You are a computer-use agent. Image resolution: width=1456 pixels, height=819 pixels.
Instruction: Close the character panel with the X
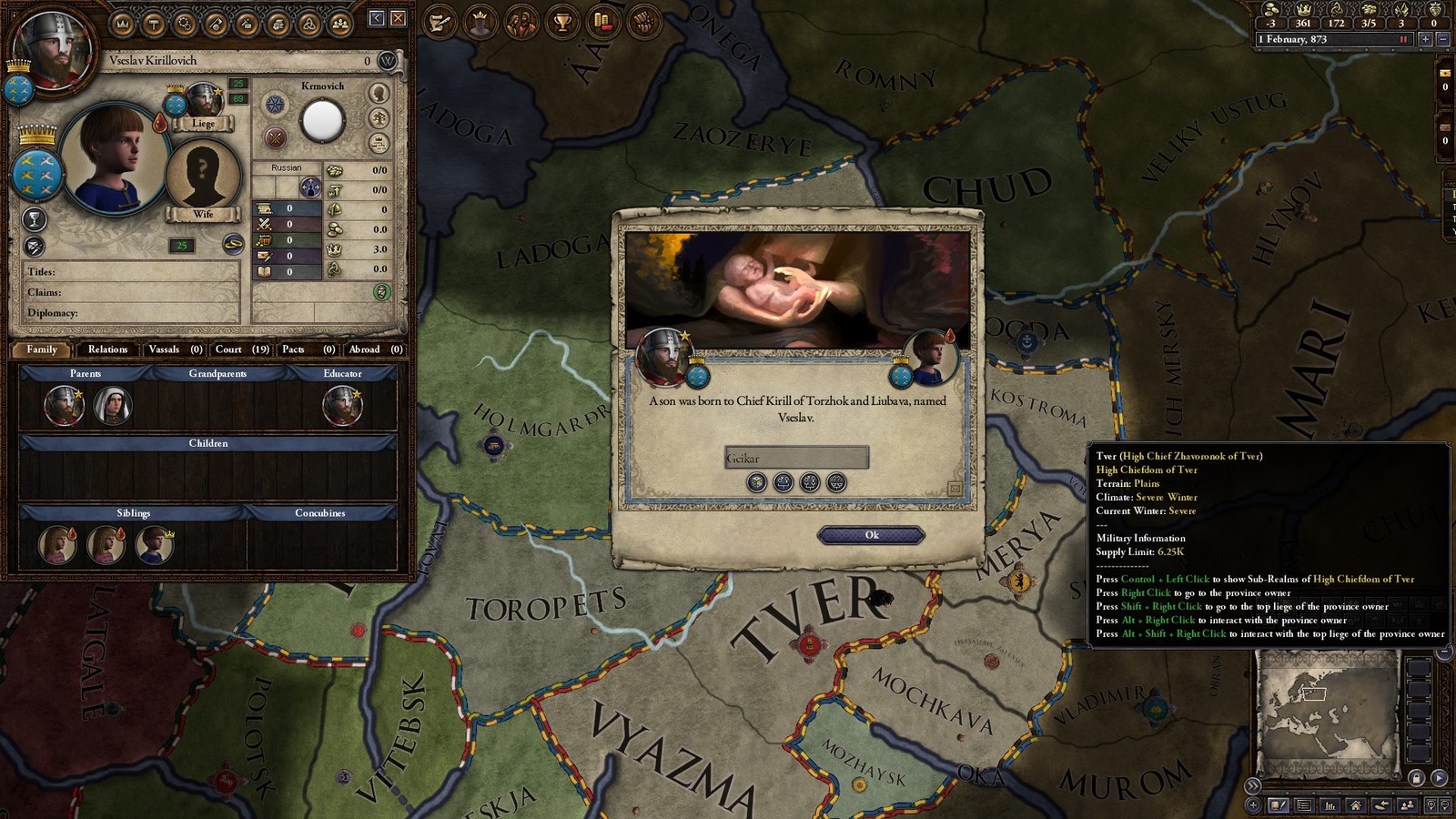tap(399, 18)
